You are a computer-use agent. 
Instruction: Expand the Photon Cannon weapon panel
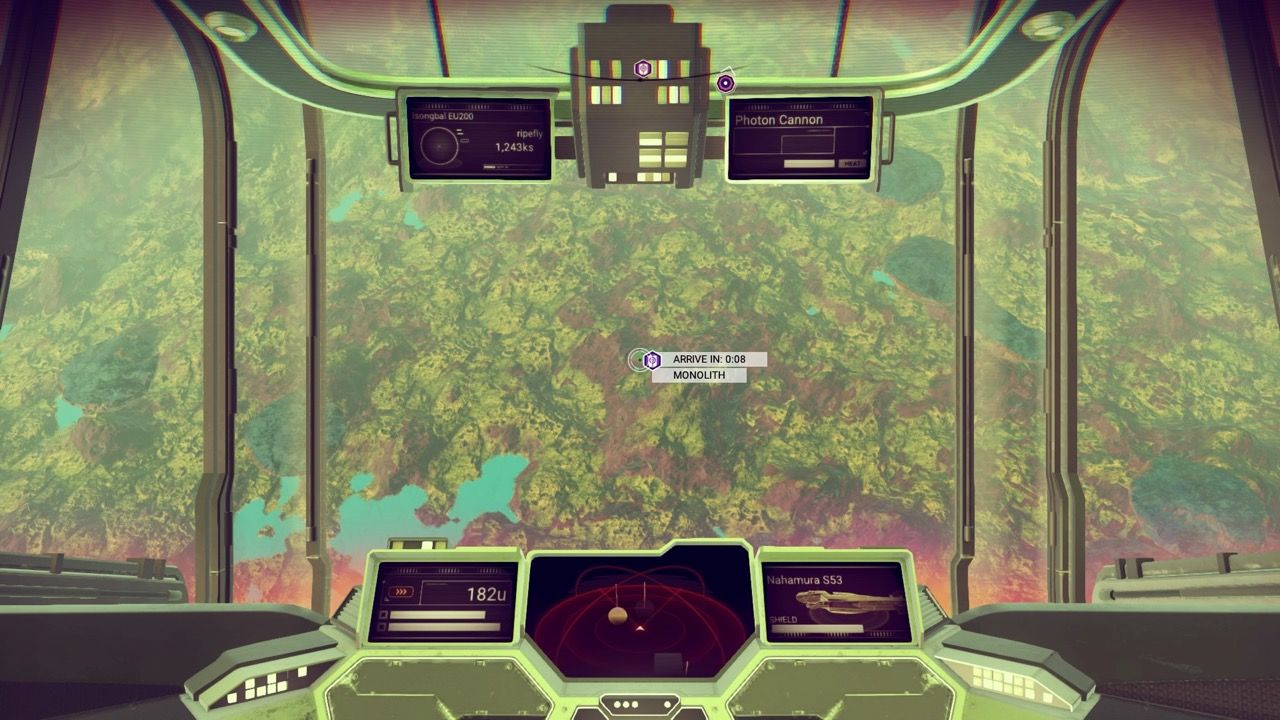[800, 140]
